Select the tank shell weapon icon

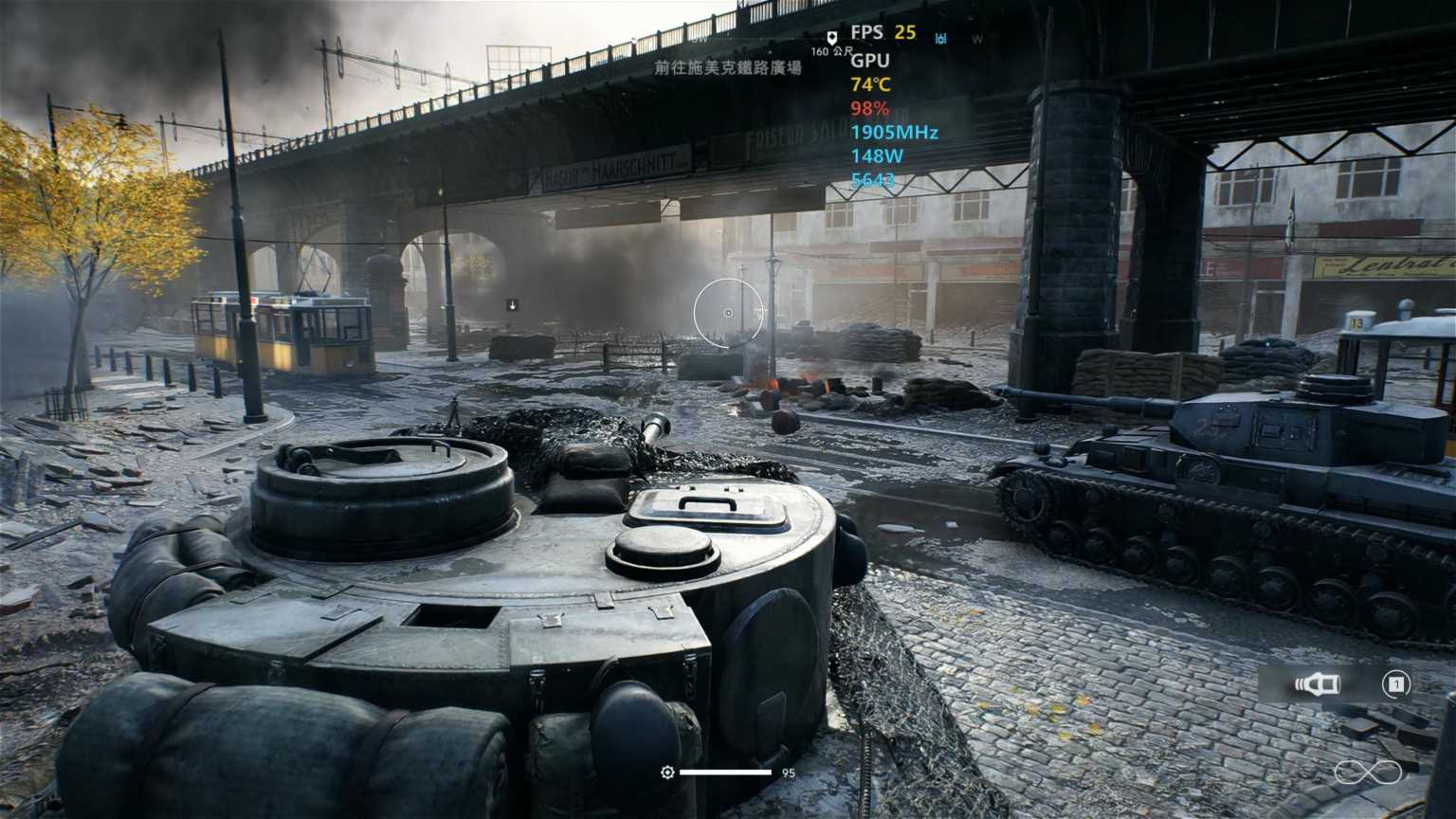(1317, 684)
